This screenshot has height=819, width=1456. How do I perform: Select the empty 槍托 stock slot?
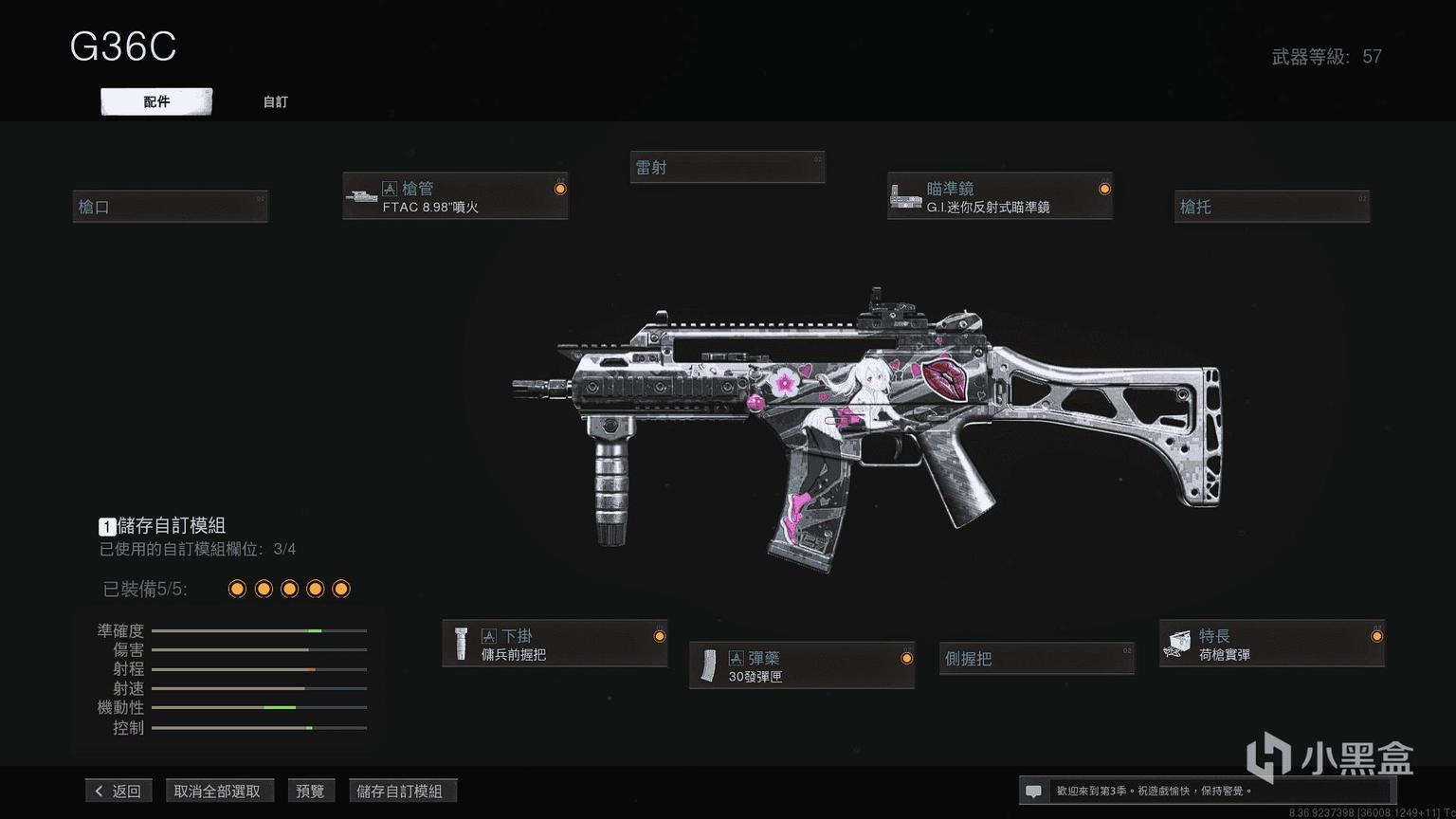tap(1271, 207)
